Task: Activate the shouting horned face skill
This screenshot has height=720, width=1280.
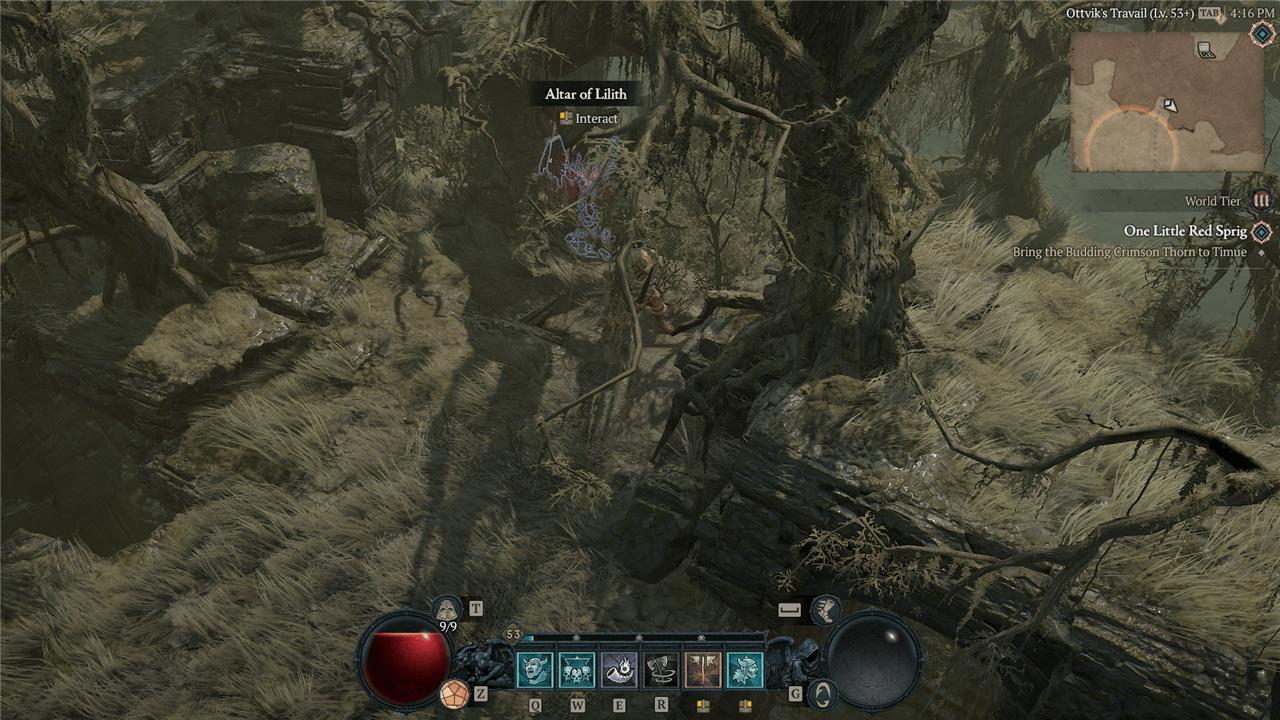Action: pos(534,670)
